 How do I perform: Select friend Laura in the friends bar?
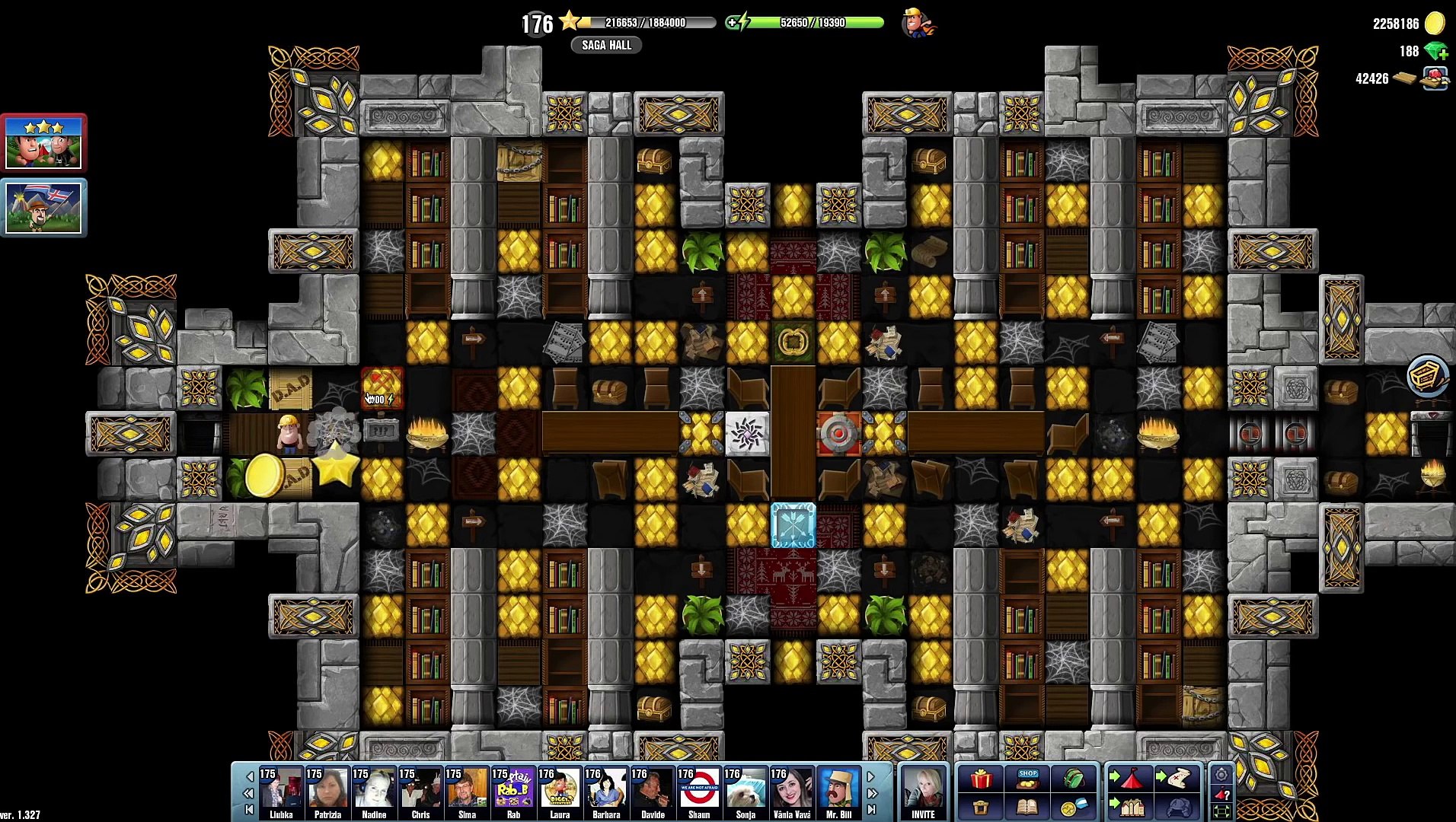tap(560, 792)
